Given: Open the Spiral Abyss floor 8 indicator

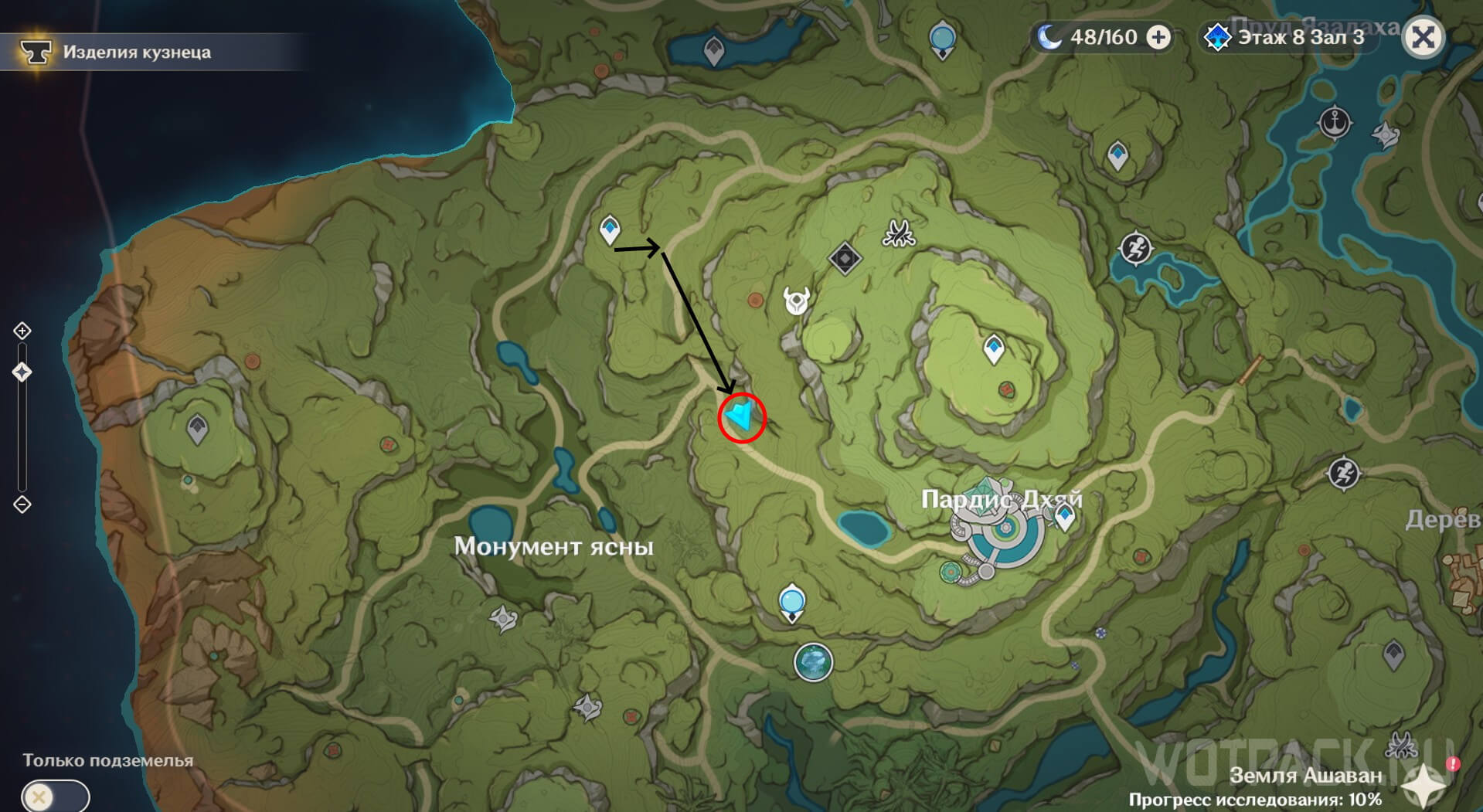Looking at the screenshot, I should pos(1289,37).
